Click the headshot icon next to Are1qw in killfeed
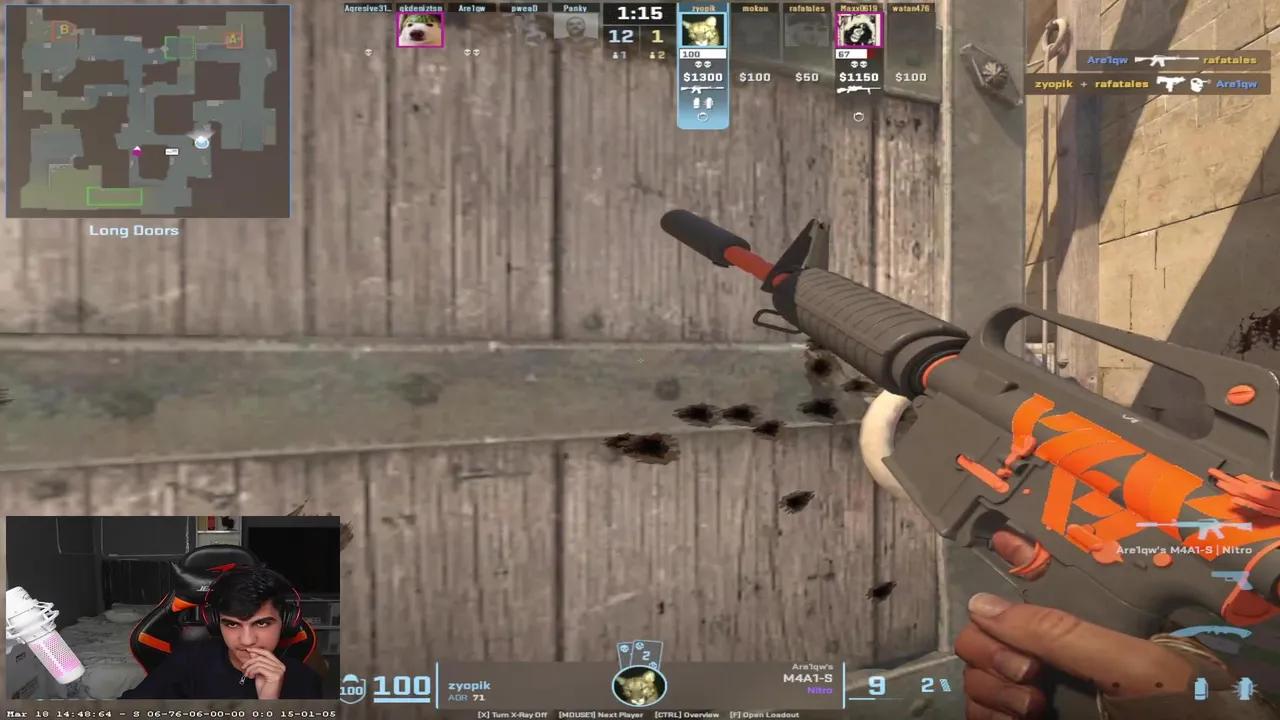Screen dimensions: 1280x720 tap(1199, 84)
